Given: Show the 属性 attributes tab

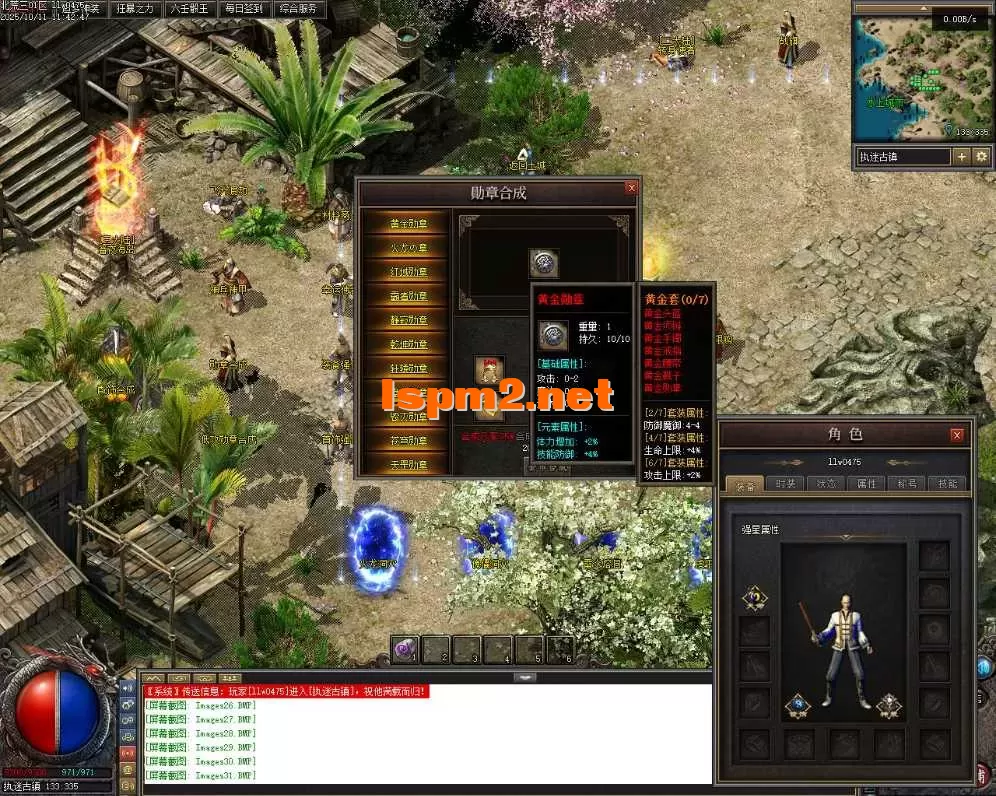Looking at the screenshot, I should click(866, 483).
